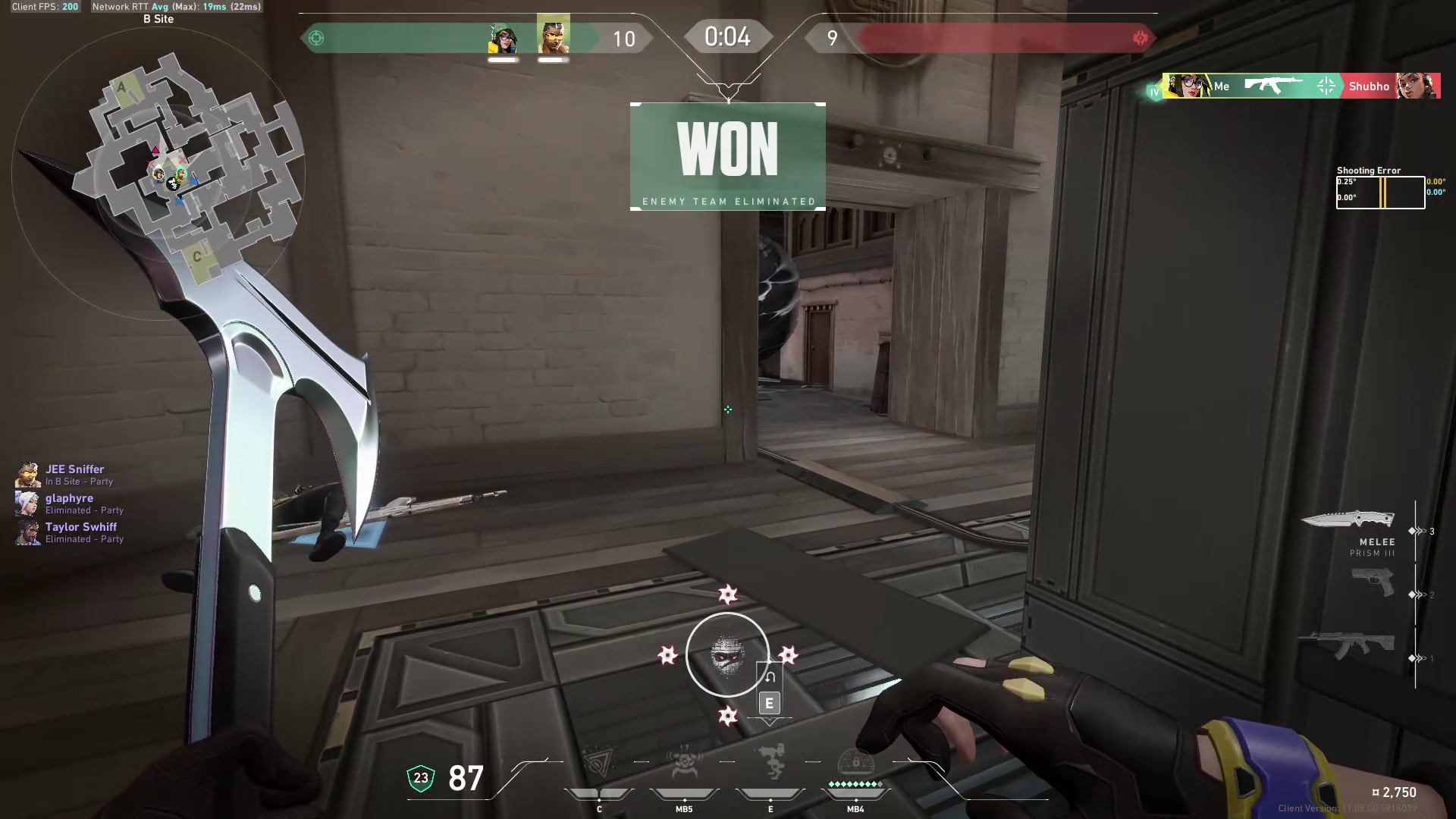
Task: Switch to the sidearm pistol slot
Action: click(x=1373, y=582)
